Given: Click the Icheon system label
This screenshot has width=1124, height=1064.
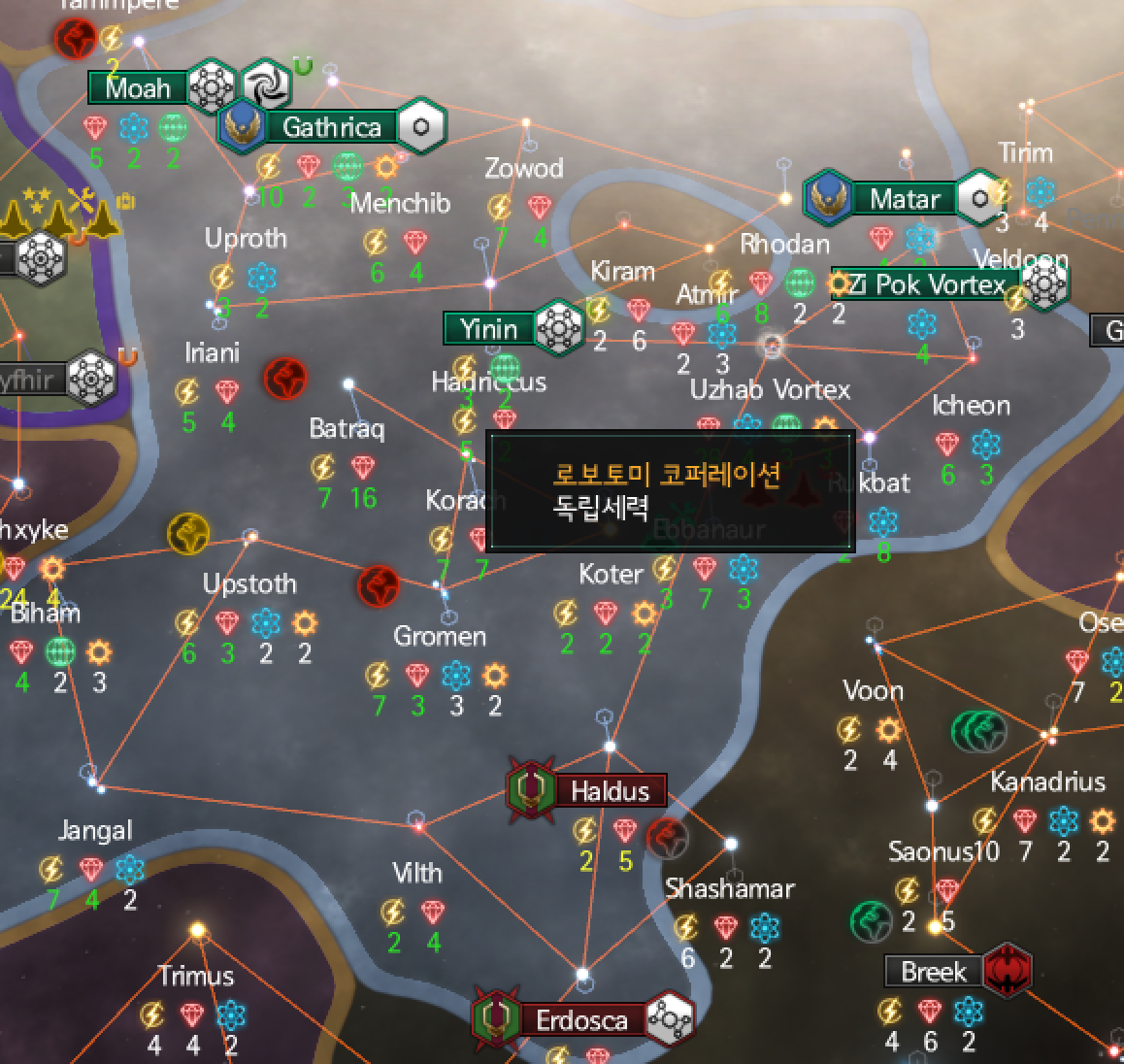Looking at the screenshot, I should (x=971, y=405).
